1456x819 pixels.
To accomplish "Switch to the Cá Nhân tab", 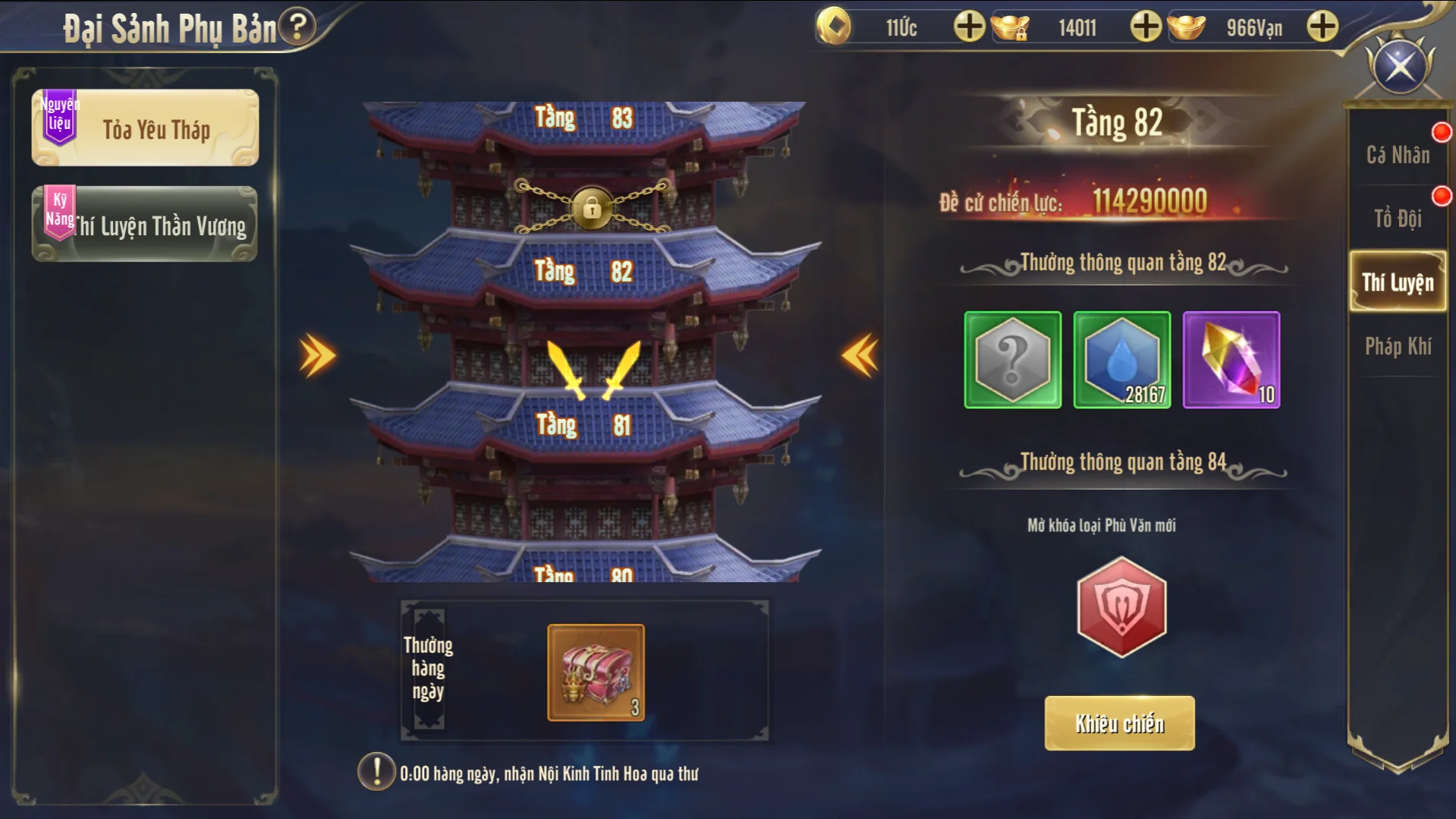I will 1398,155.
